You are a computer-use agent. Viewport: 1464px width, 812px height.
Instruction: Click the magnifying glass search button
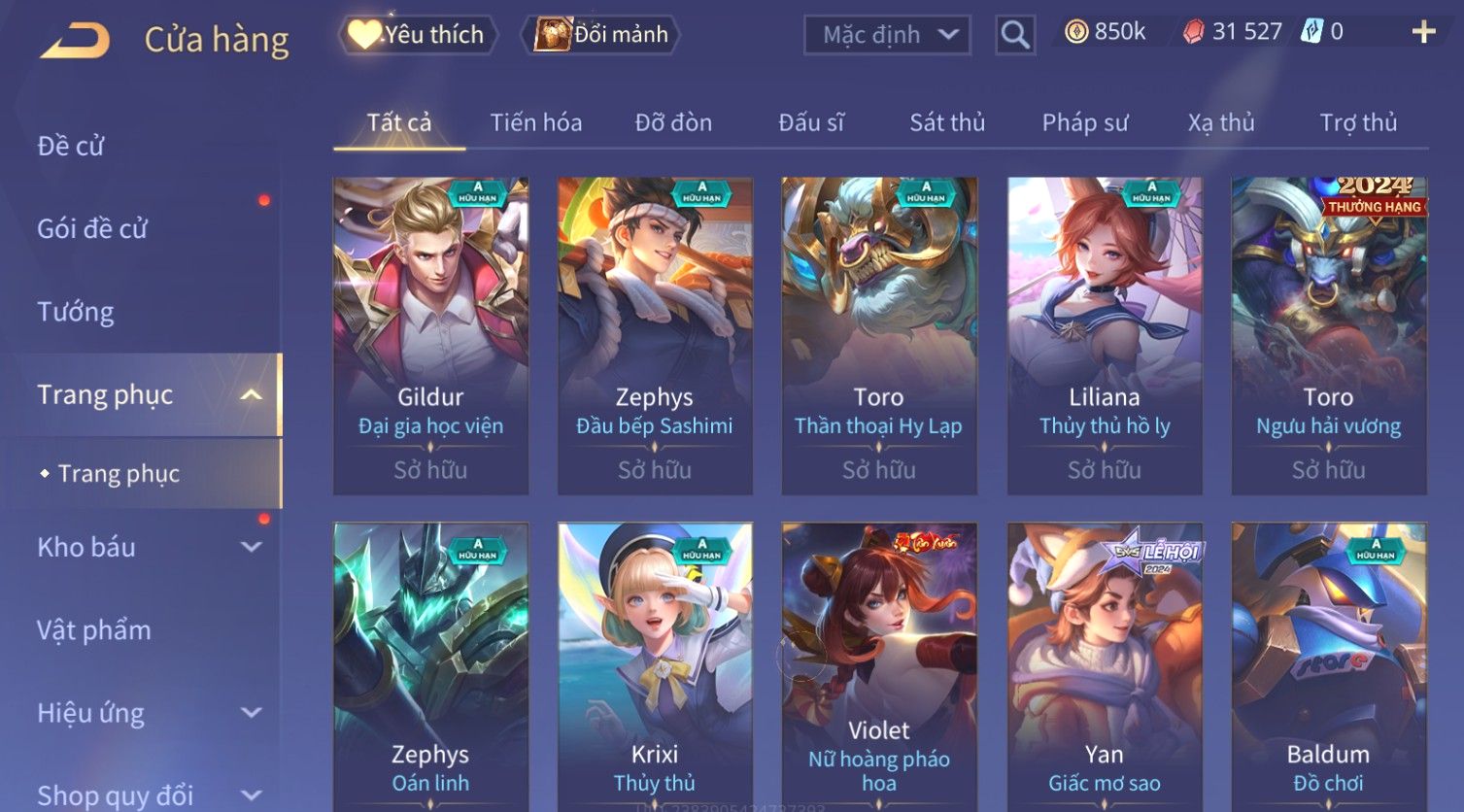[x=1015, y=35]
